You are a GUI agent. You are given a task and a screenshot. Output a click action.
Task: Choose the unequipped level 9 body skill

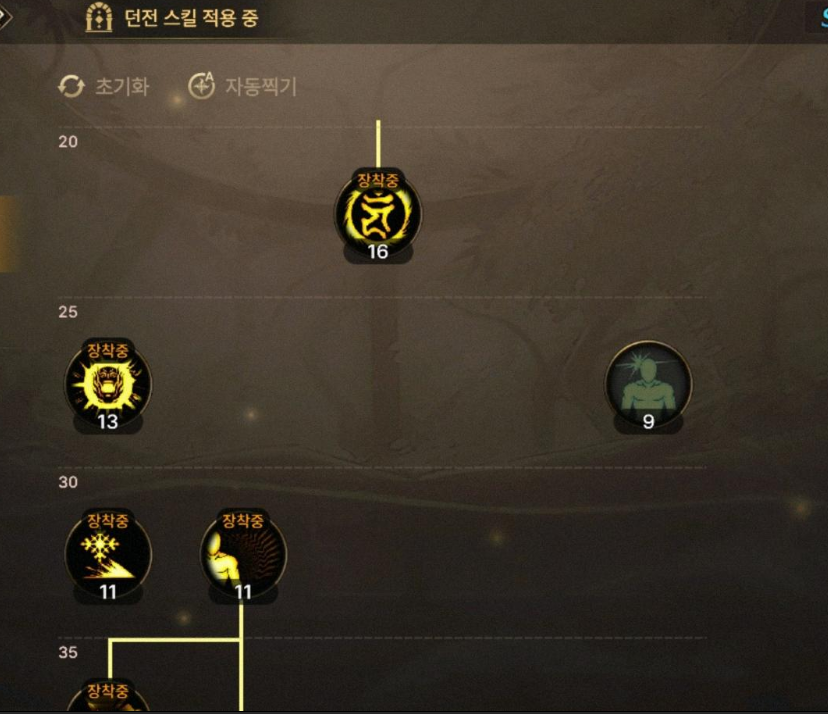[648, 384]
